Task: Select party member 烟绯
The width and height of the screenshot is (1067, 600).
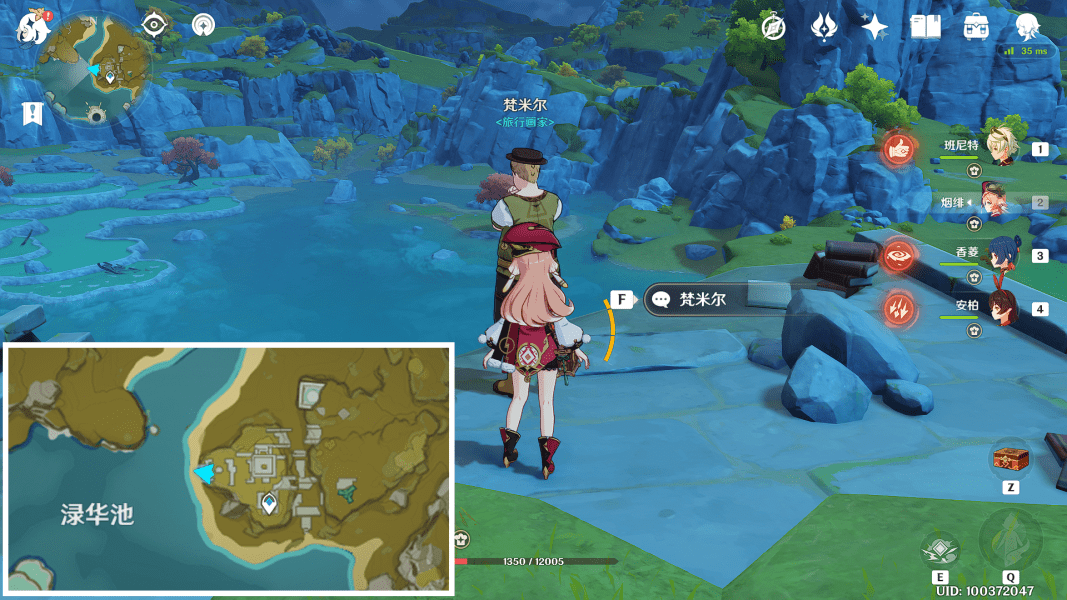Action: [x=1000, y=201]
